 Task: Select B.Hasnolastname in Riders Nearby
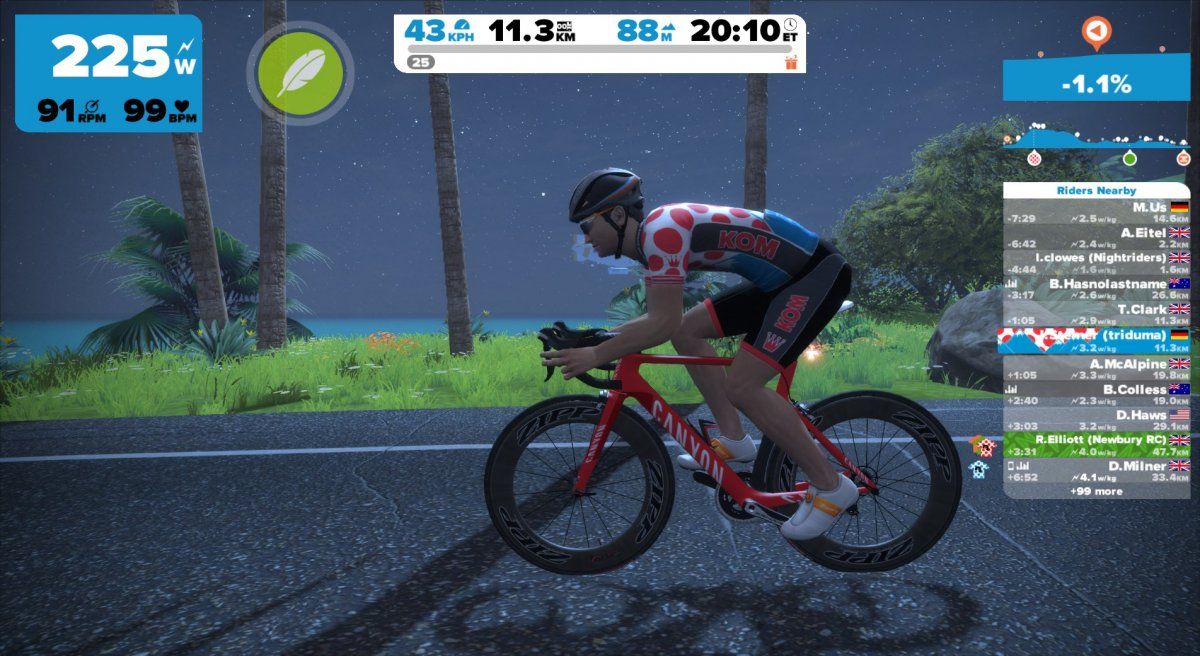pyautogui.click(x=1097, y=289)
